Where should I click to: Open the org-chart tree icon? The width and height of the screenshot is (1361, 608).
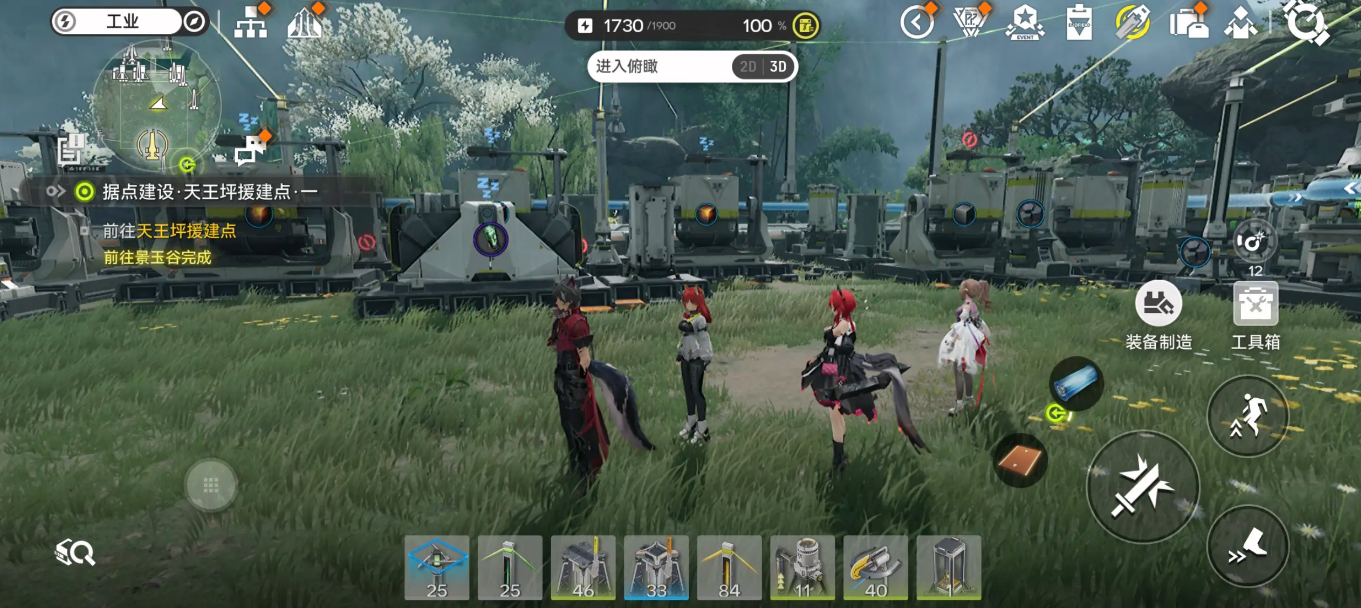tap(250, 23)
